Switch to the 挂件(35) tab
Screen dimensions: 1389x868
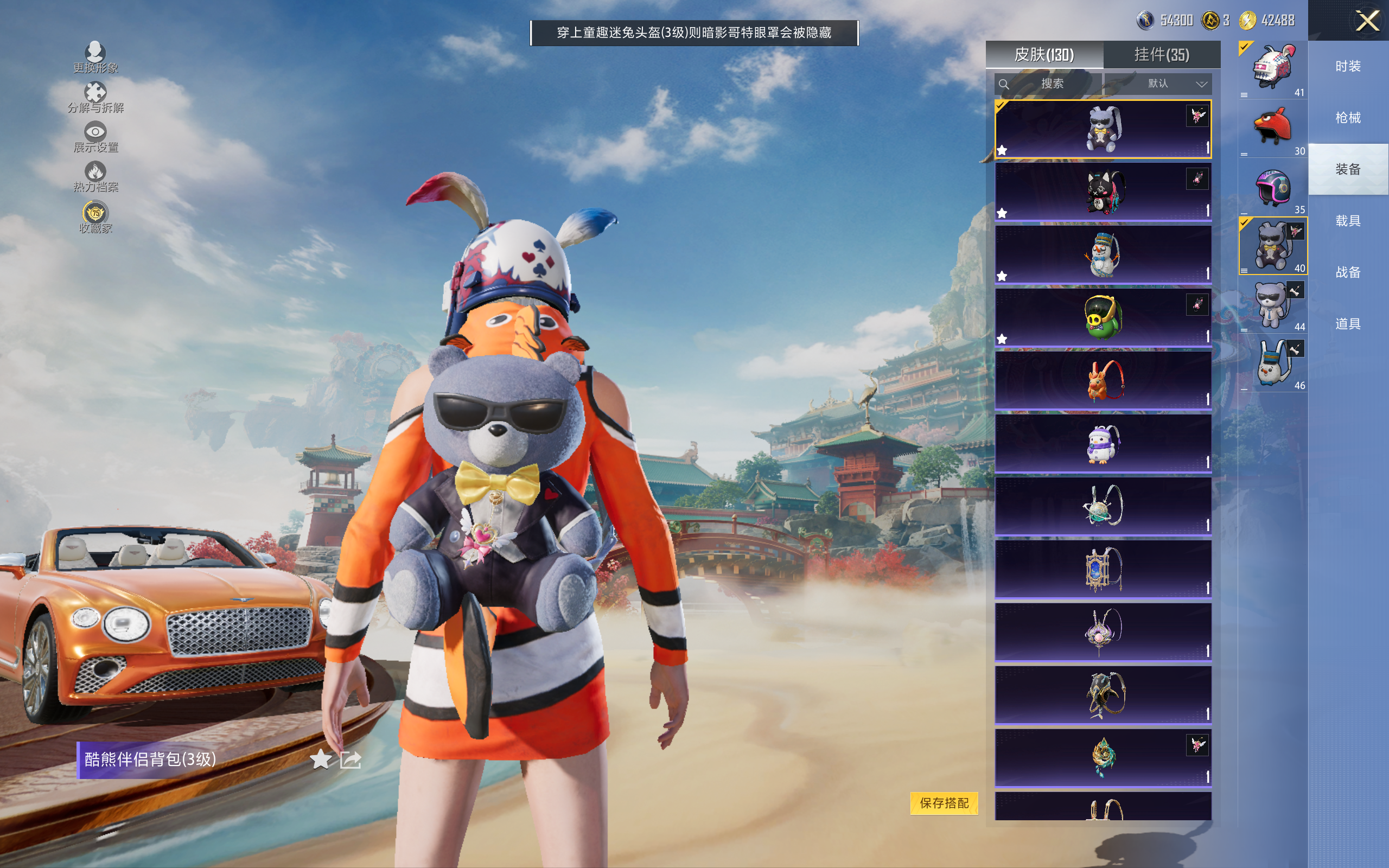[1161, 55]
